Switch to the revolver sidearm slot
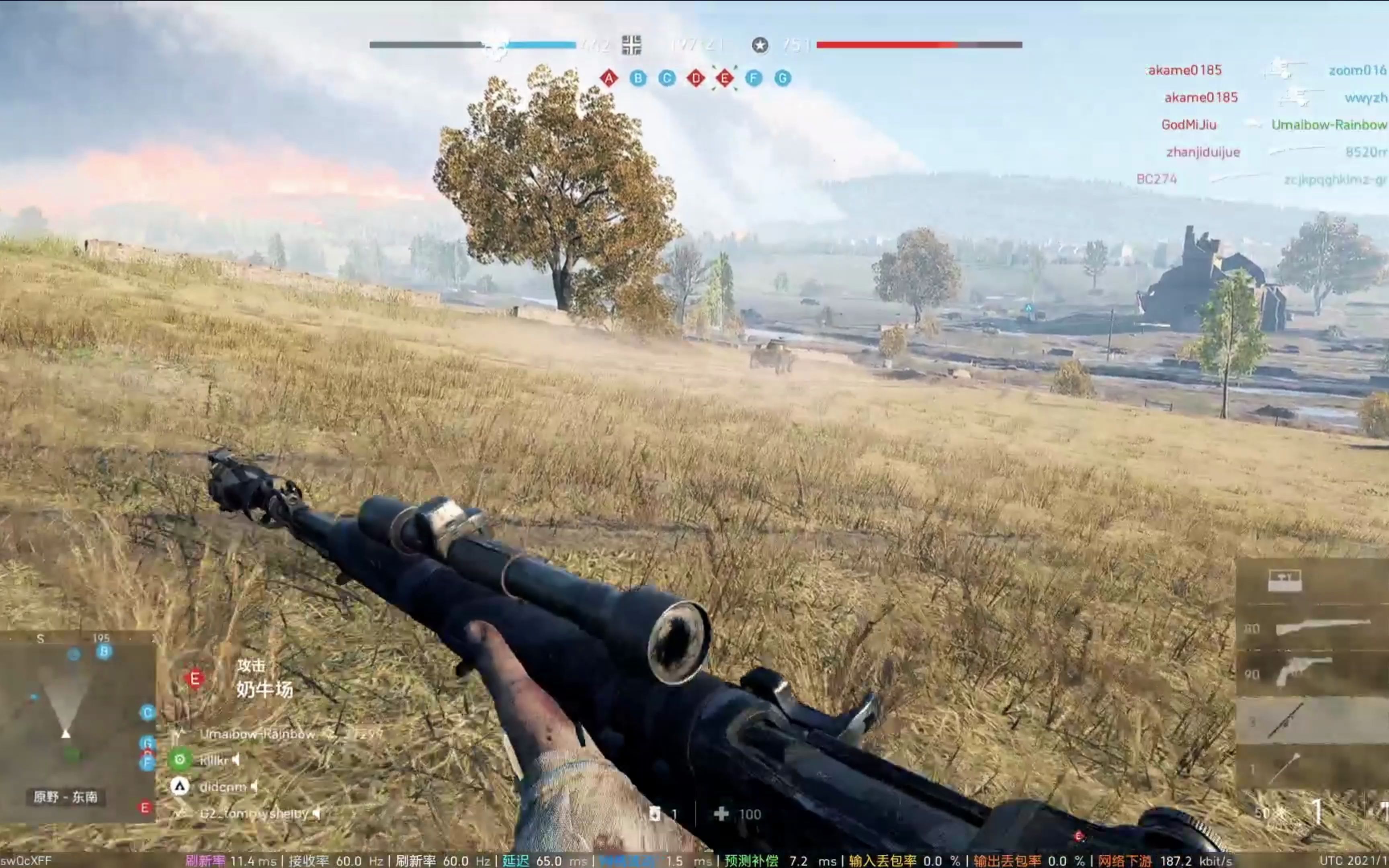Screen dimensions: 1389x868 pos(1303,672)
